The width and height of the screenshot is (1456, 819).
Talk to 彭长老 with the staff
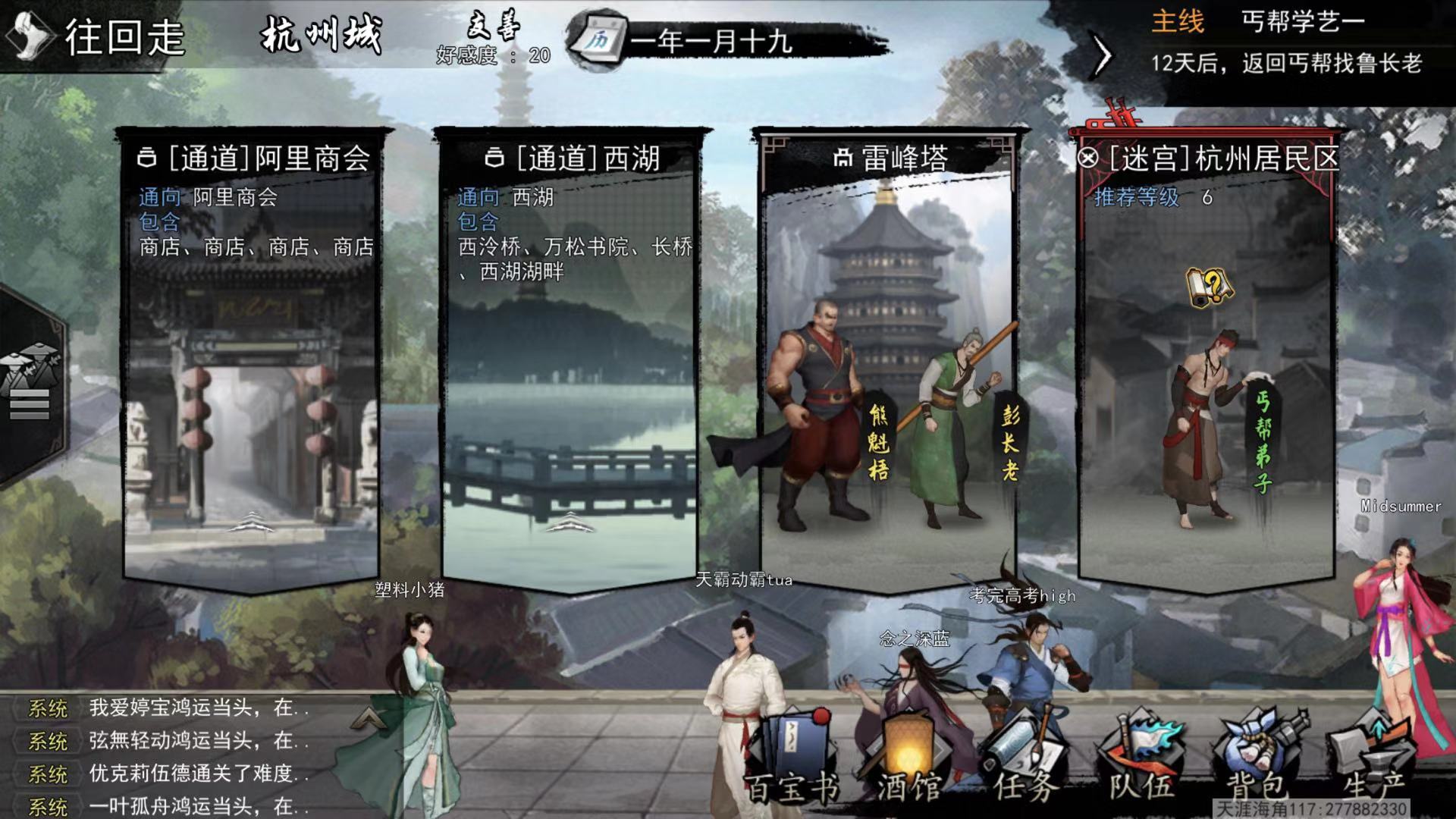point(957,425)
